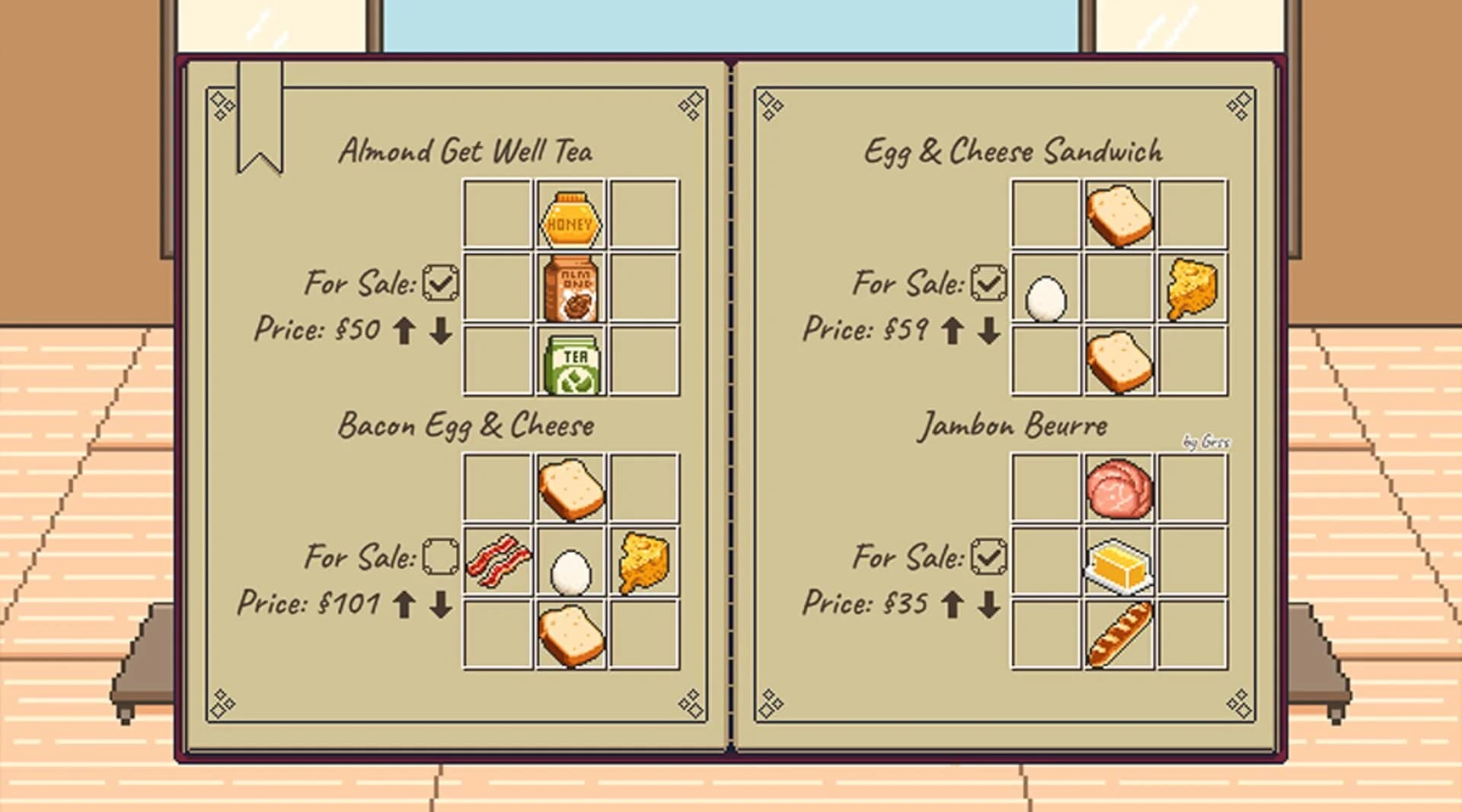Enable For Sale for Bacon Egg & Cheese

[439, 556]
